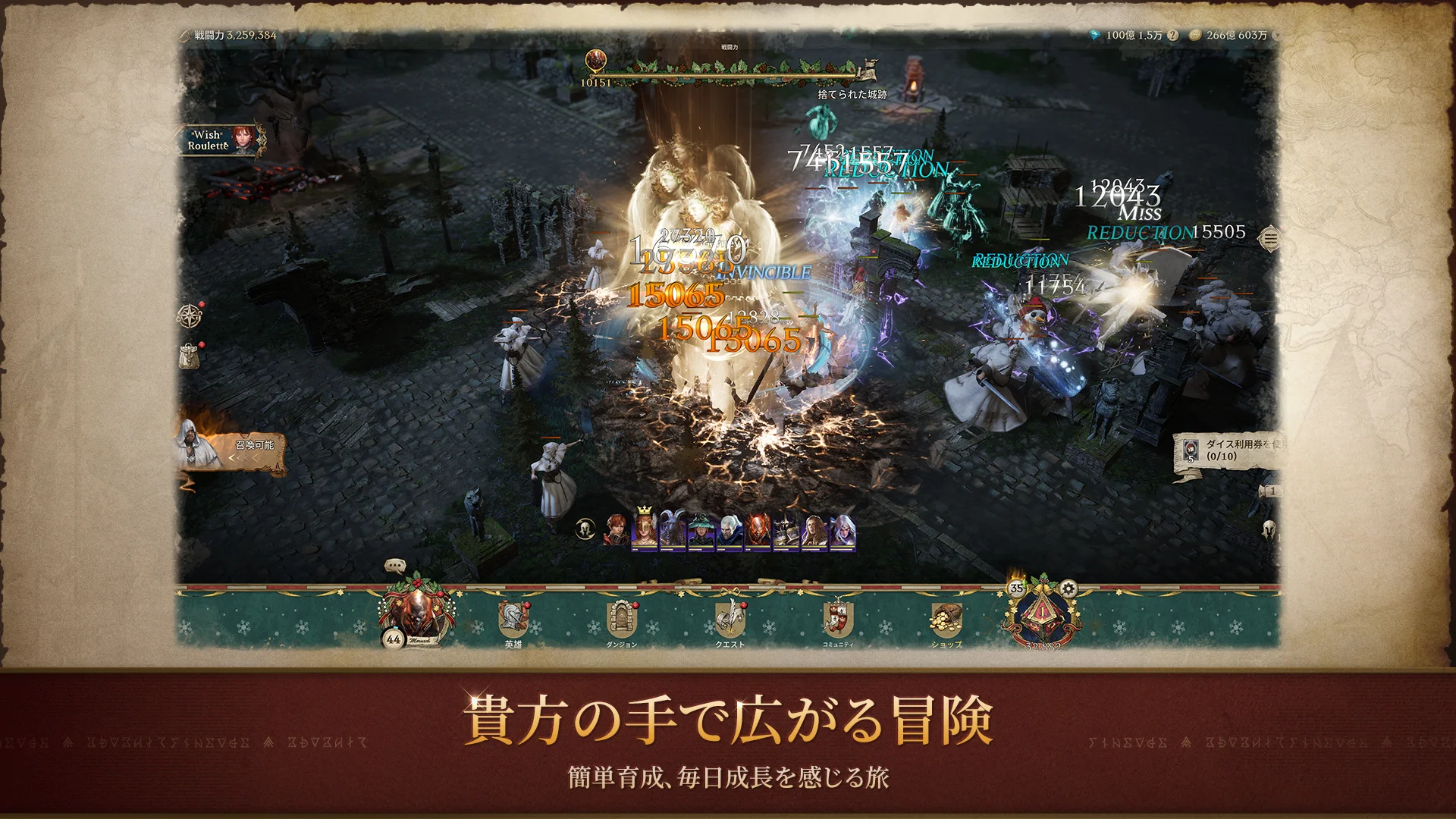Click the question mark beside diamonds

(x=1172, y=36)
